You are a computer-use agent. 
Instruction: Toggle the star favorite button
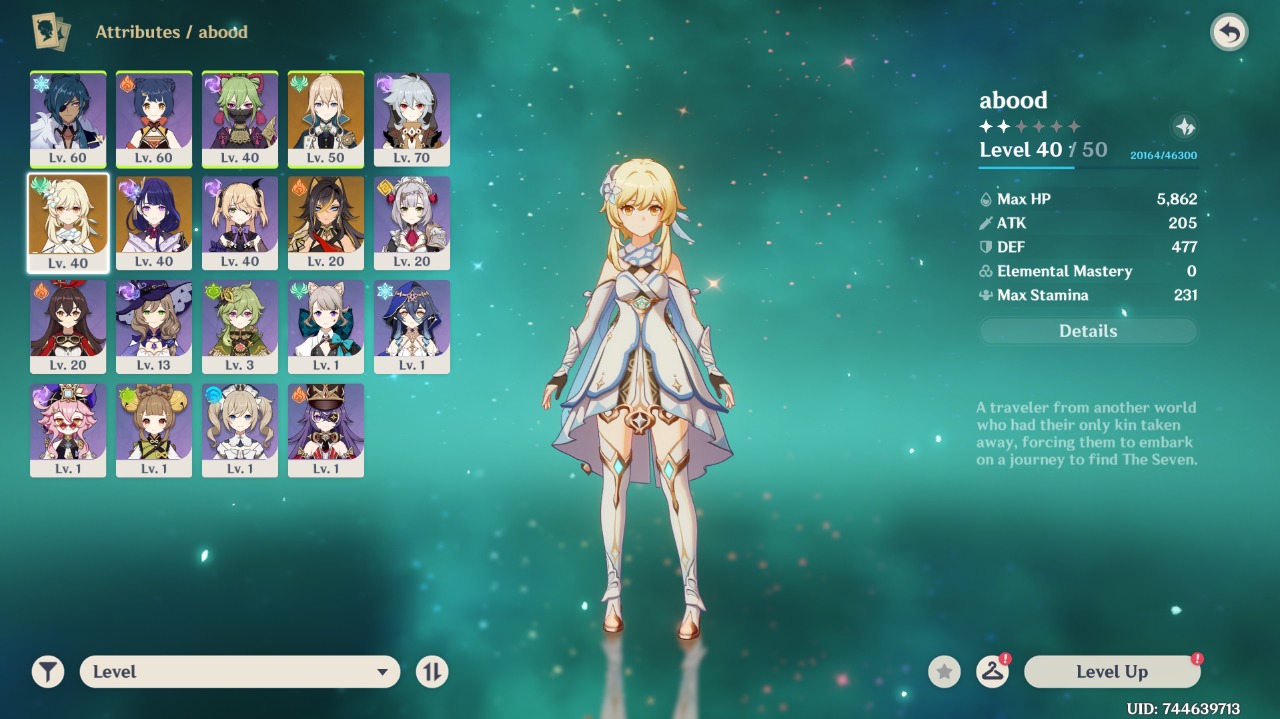pyautogui.click(x=944, y=672)
